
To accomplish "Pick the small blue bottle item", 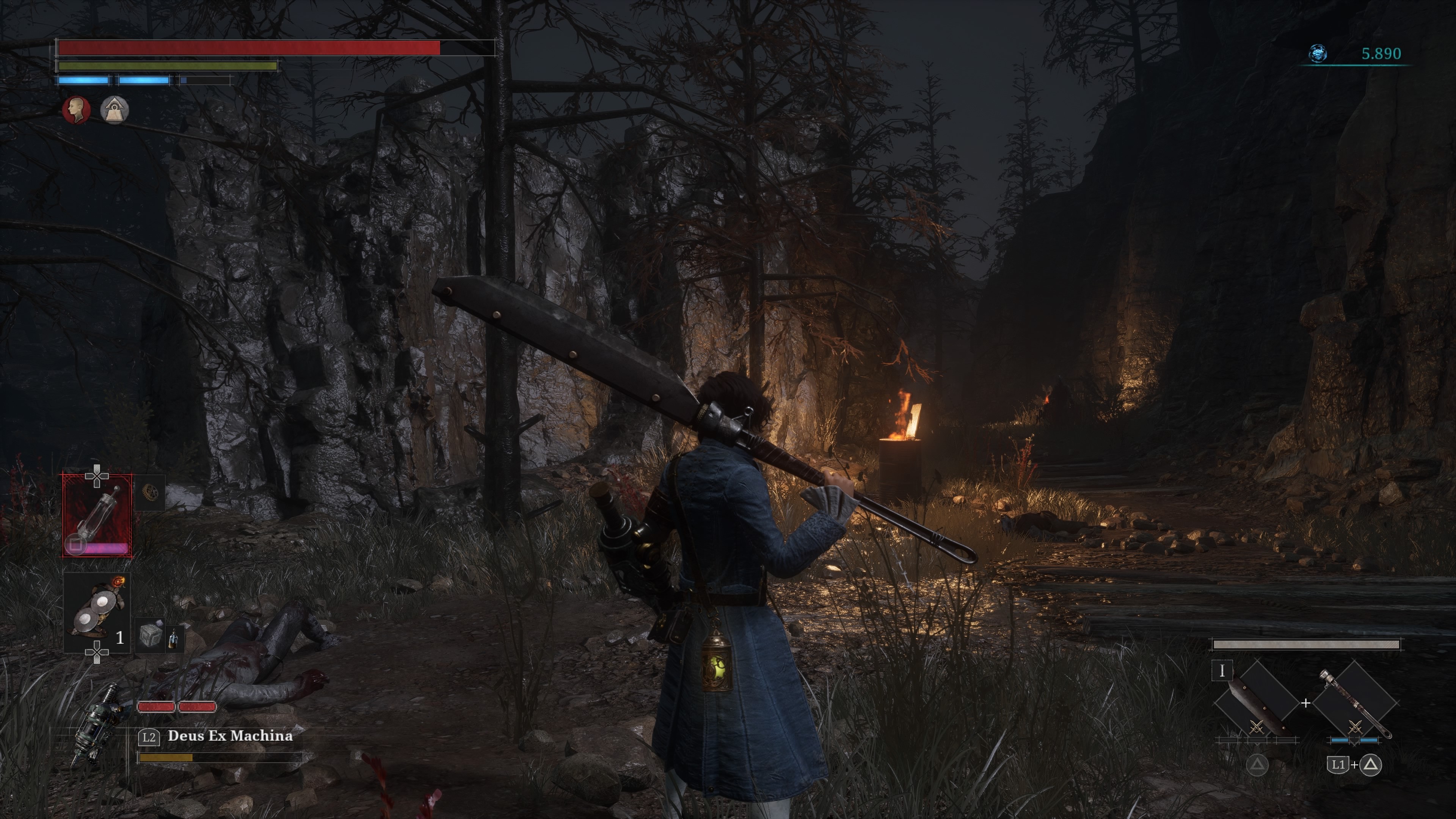I will pos(173,637).
